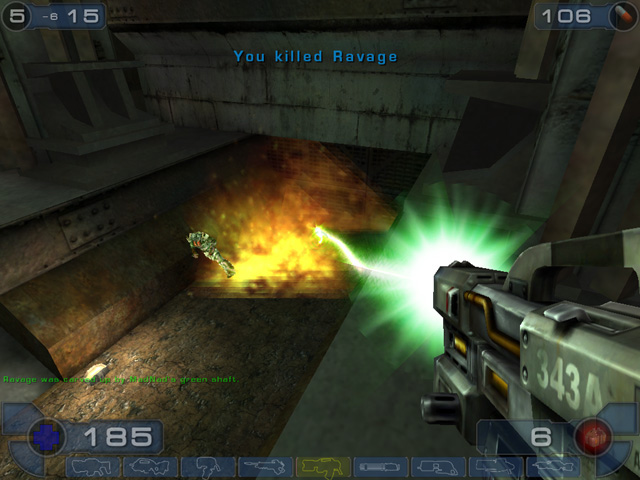The image size is (640, 480).
Task: Select the Bio Rifle weapon slot
Action: tap(208, 467)
